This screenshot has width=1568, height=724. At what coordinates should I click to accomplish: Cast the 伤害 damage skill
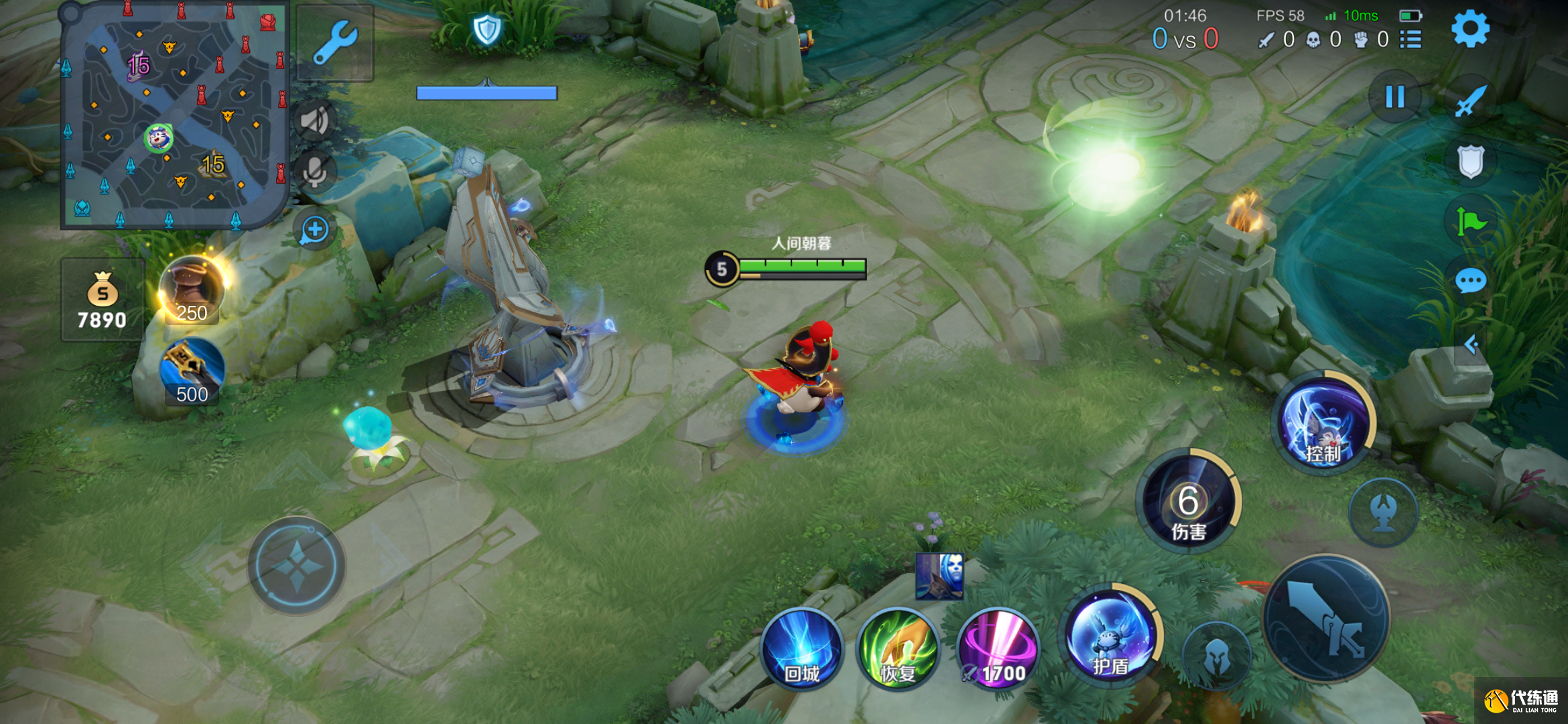tap(1188, 501)
